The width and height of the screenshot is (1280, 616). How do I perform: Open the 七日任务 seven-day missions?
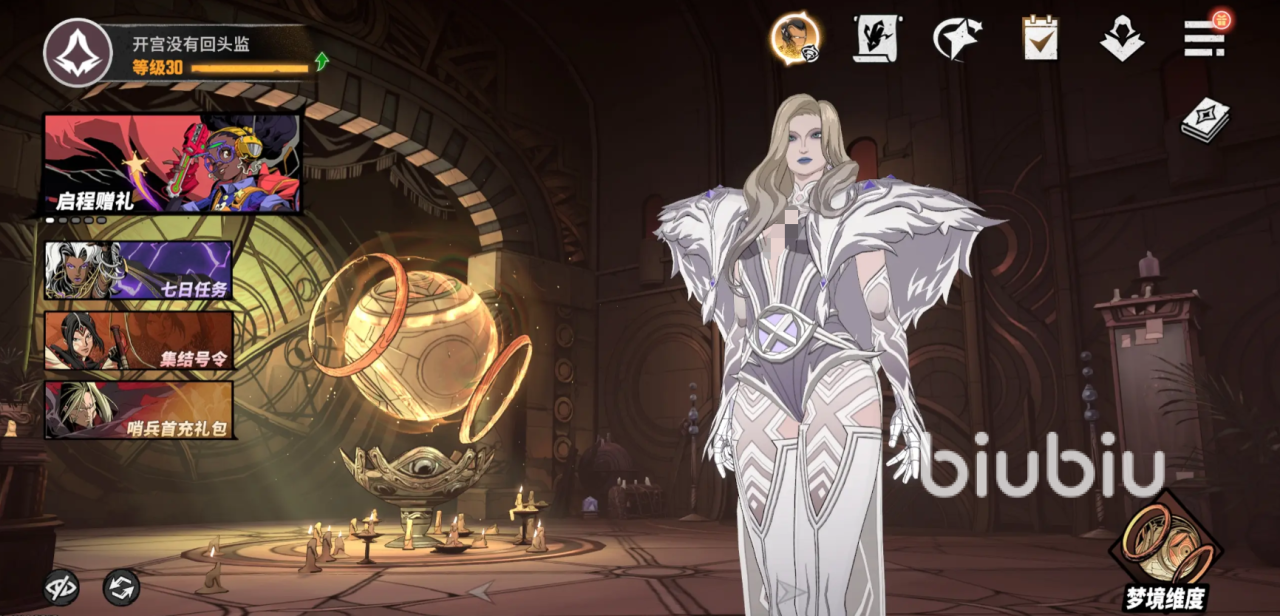(138, 270)
